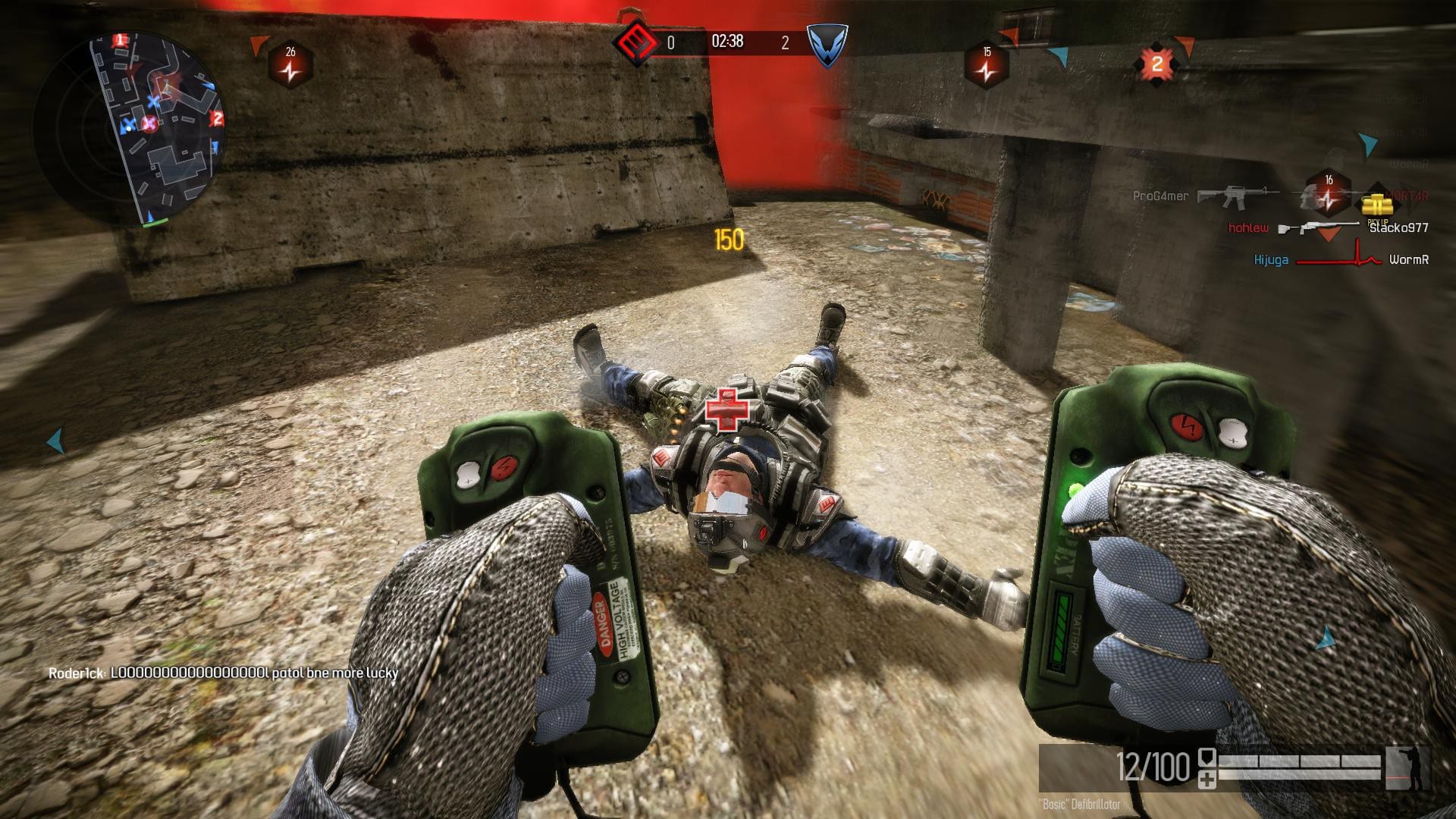Click the circular minimap
1456x819 pixels.
click(127, 127)
